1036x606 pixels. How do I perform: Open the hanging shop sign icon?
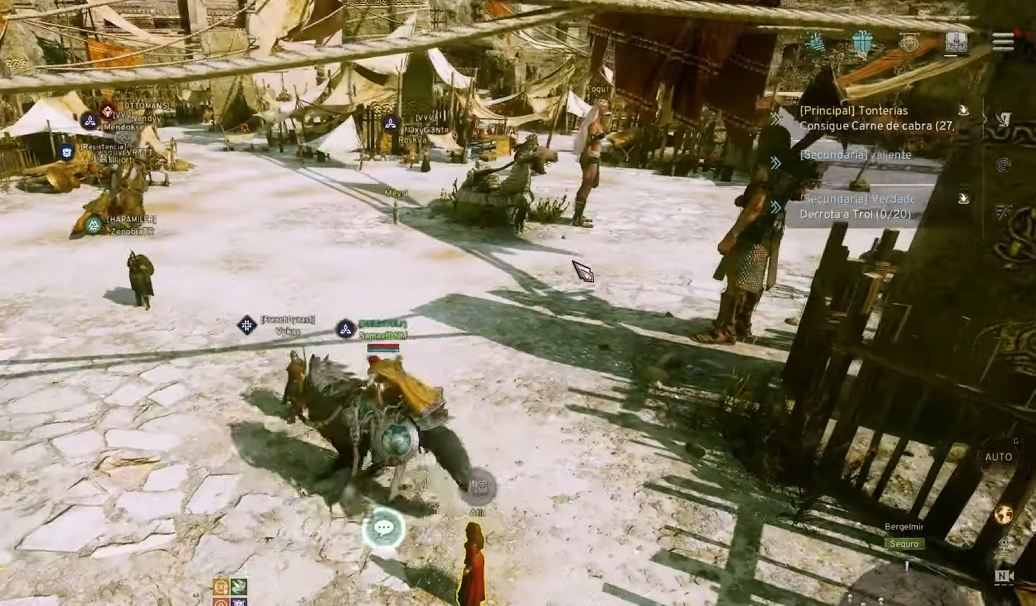click(909, 42)
